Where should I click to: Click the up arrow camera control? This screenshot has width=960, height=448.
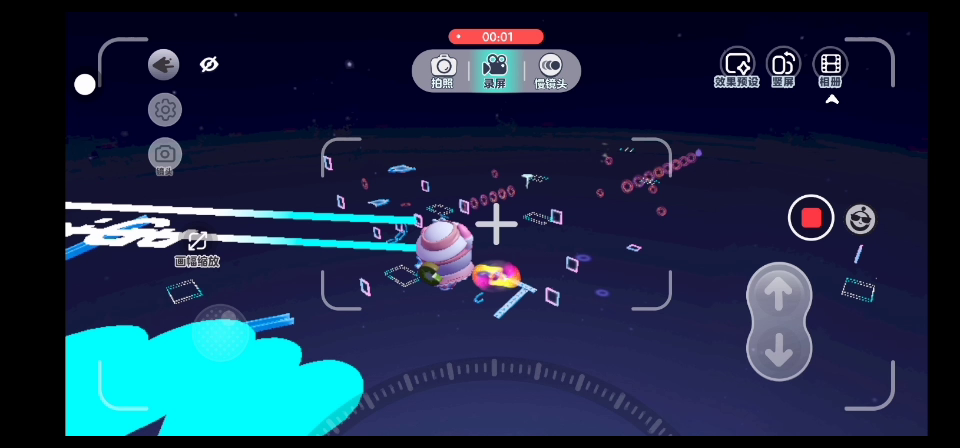click(x=779, y=292)
